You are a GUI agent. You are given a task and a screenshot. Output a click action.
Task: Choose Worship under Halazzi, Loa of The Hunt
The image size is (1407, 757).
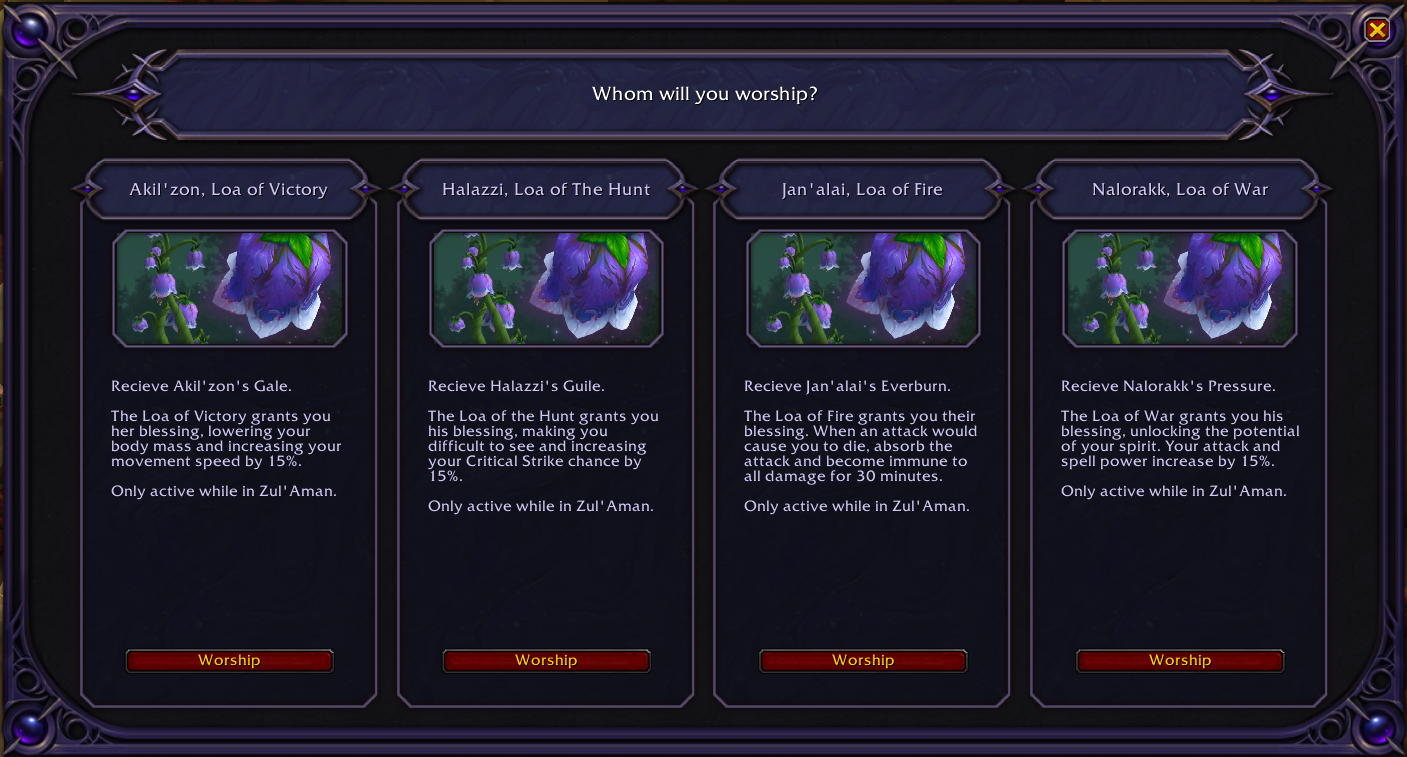546,660
